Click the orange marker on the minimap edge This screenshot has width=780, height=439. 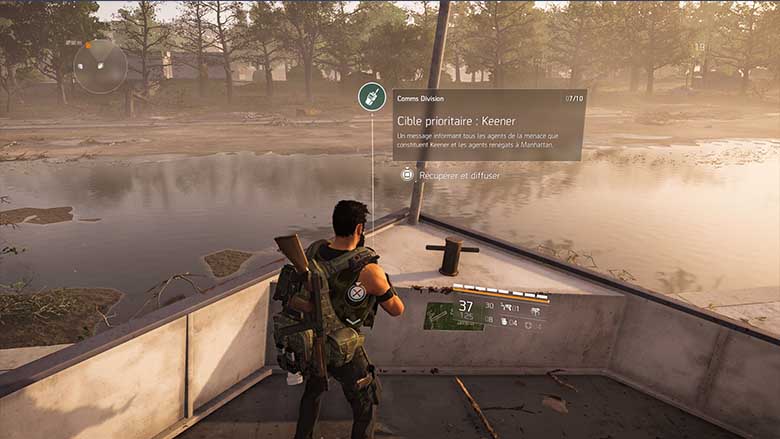tap(88, 45)
